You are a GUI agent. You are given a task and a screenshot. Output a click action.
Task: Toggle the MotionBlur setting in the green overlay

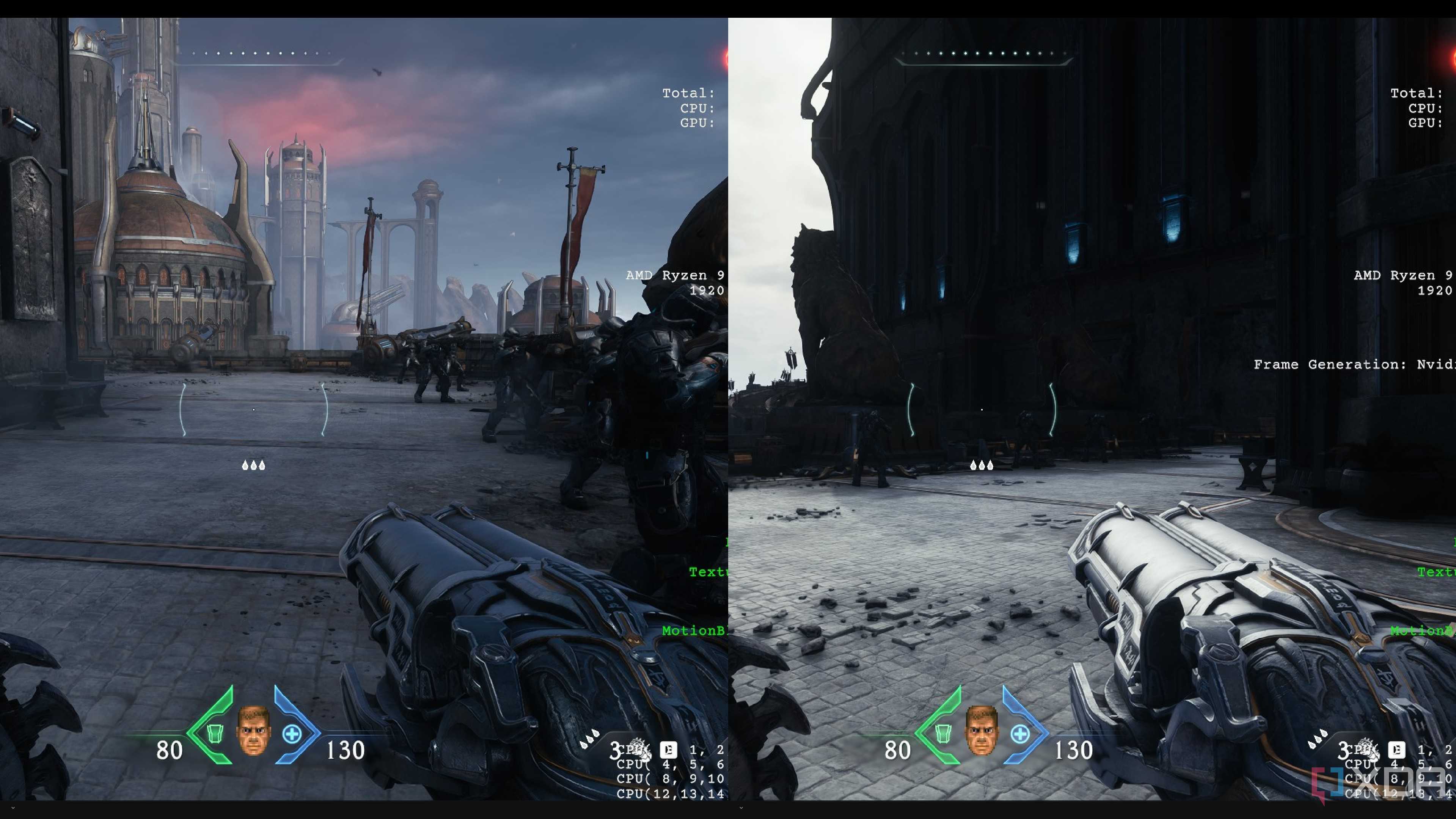point(694,631)
